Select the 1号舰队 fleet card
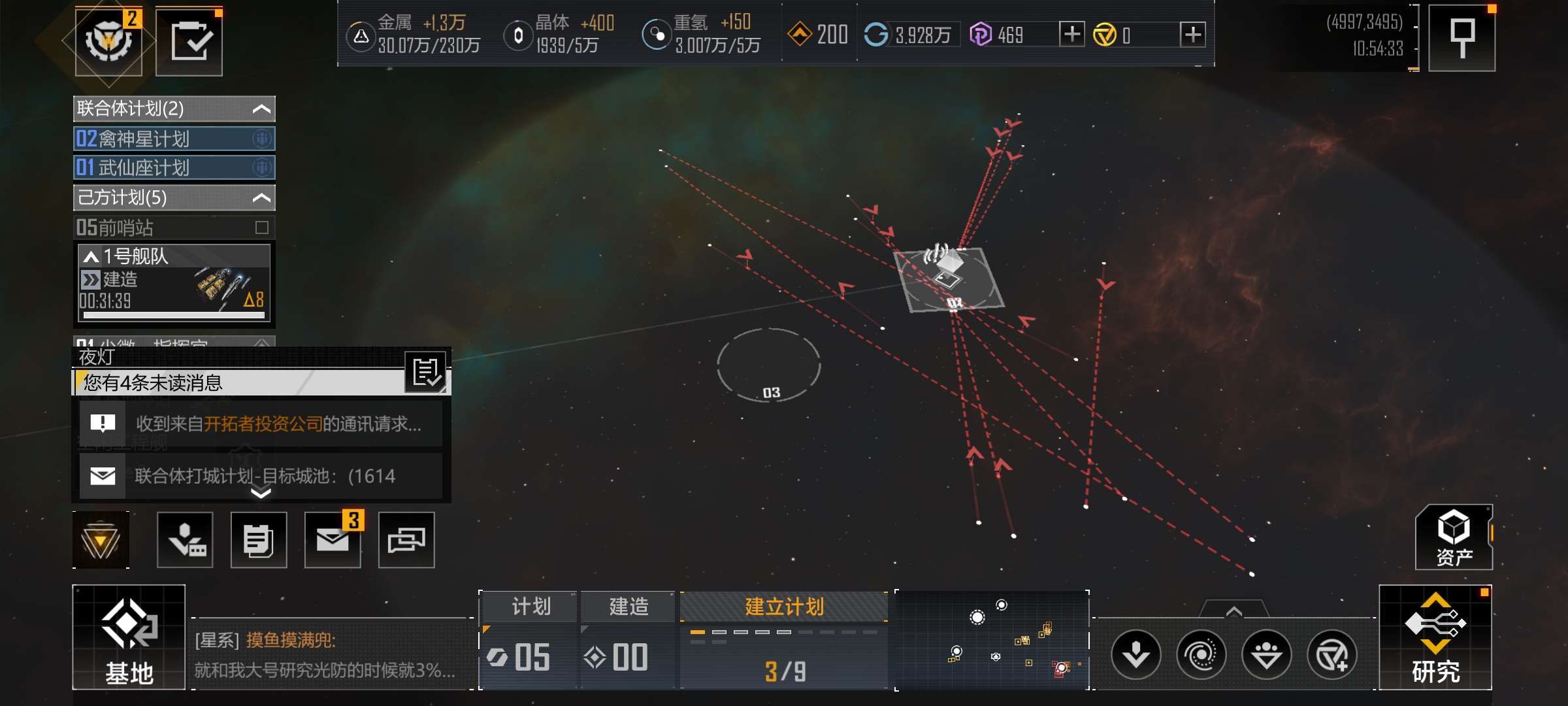This screenshot has width=1568, height=706. [174, 282]
